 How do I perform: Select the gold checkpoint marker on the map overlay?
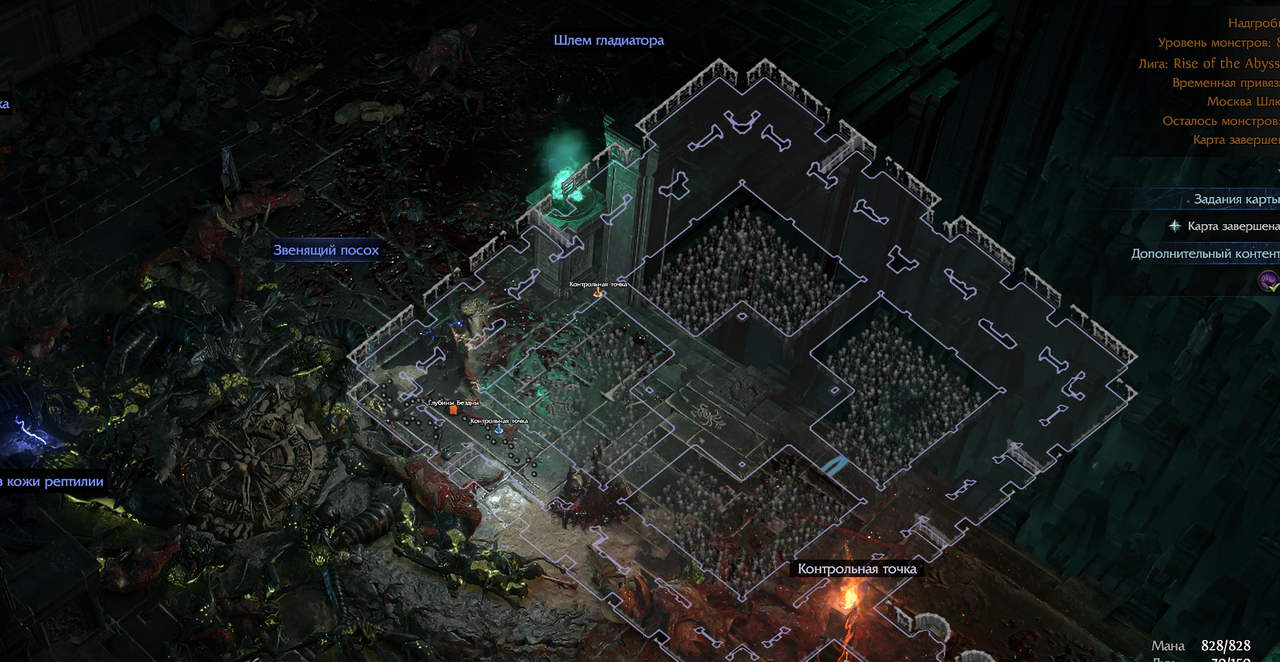[x=599, y=293]
